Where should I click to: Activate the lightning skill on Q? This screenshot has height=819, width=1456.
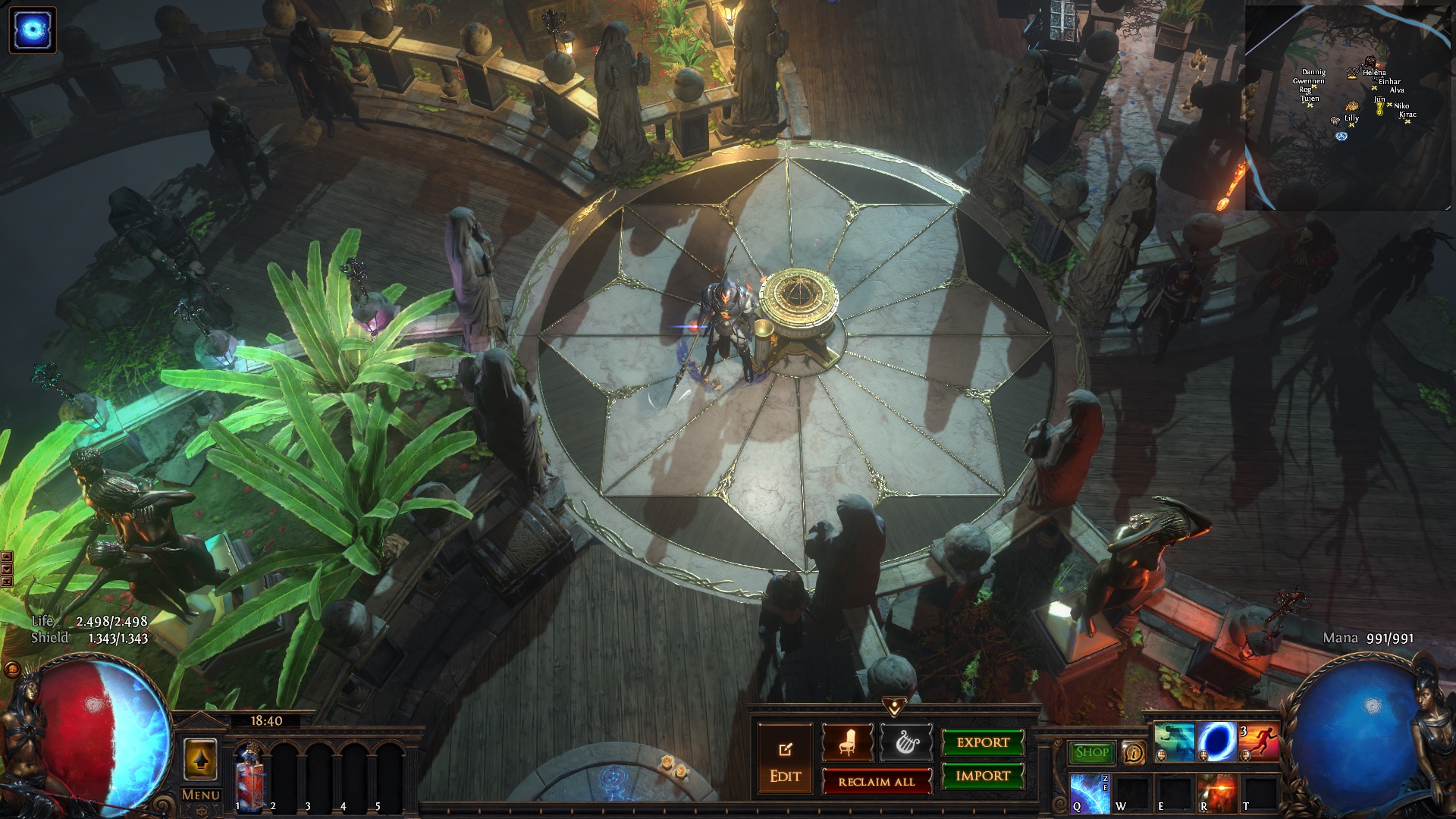pyautogui.click(x=1090, y=792)
